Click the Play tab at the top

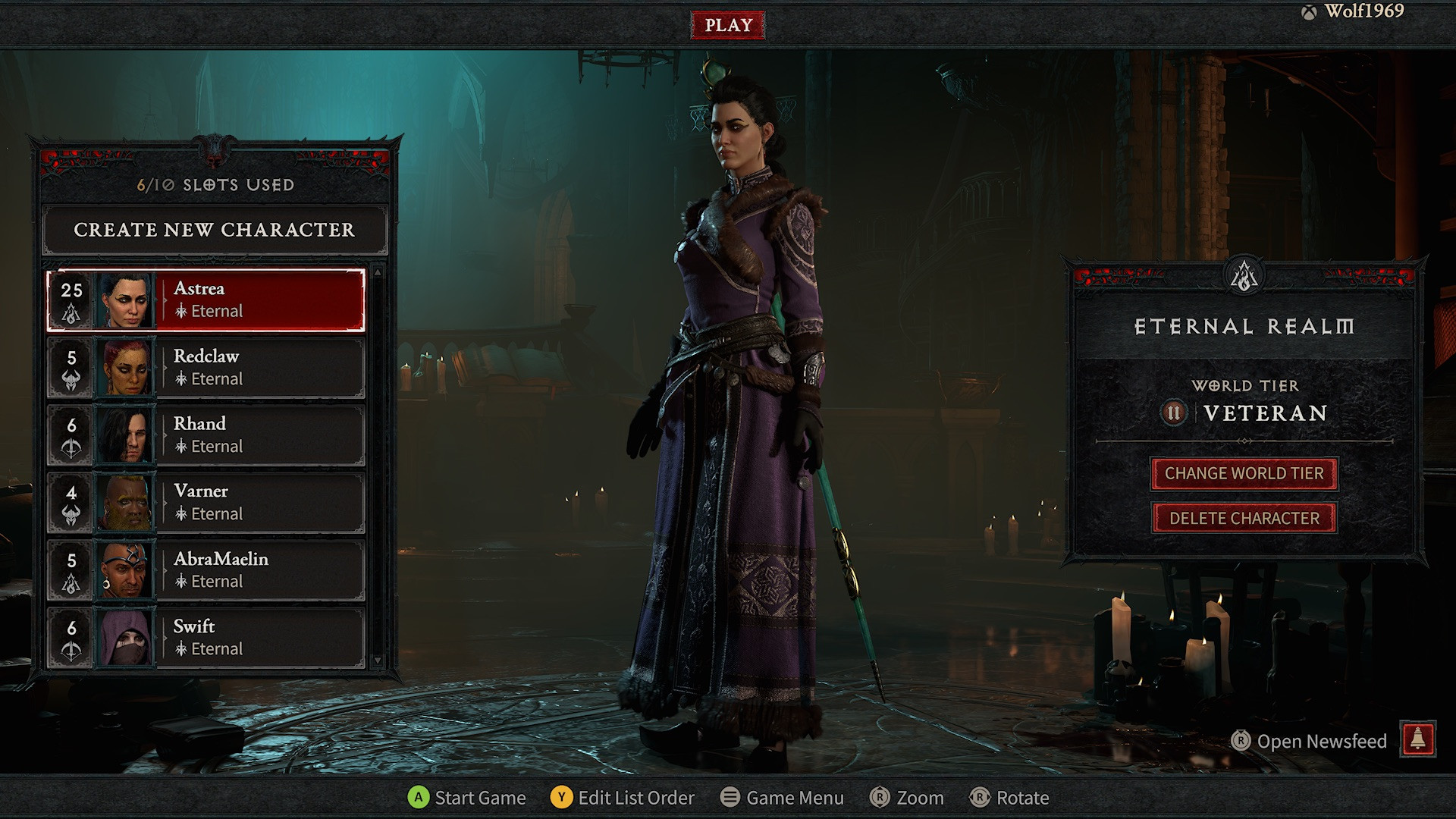pyautogui.click(x=728, y=25)
